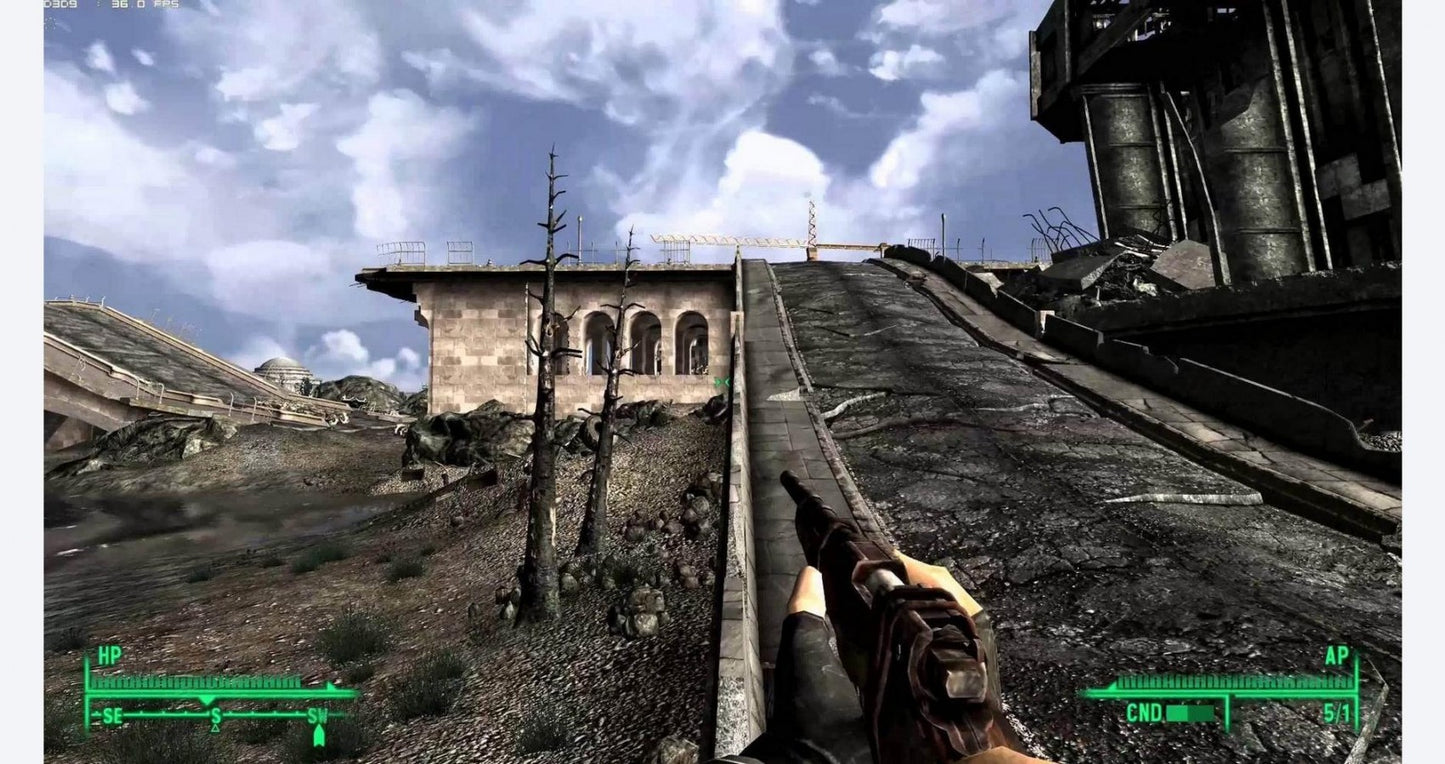Select the S heading on the compass
This screenshot has height=764, width=1445.
tap(216, 716)
